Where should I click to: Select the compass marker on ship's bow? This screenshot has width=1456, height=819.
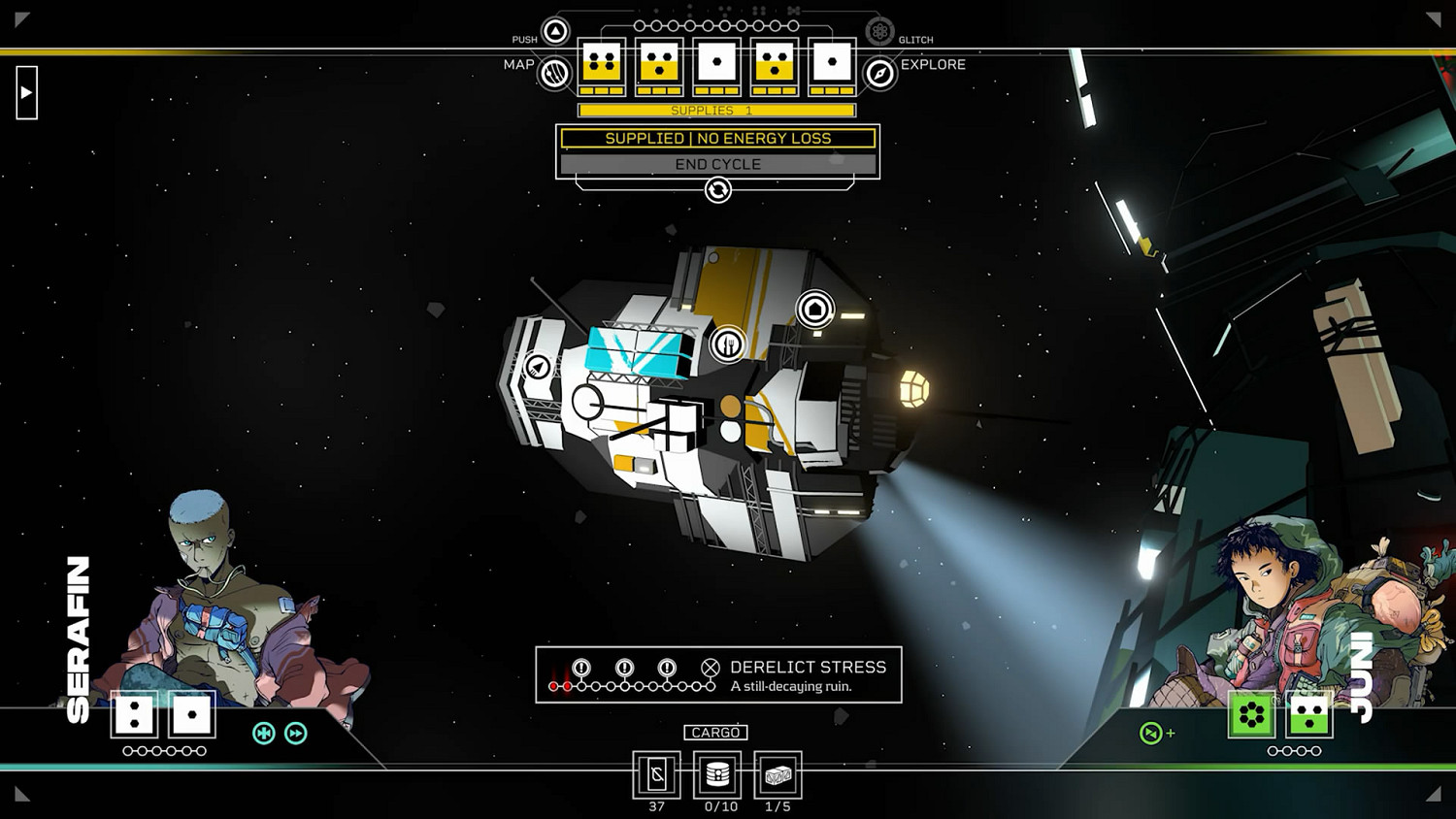pyautogui.click(x=538, y=367)
